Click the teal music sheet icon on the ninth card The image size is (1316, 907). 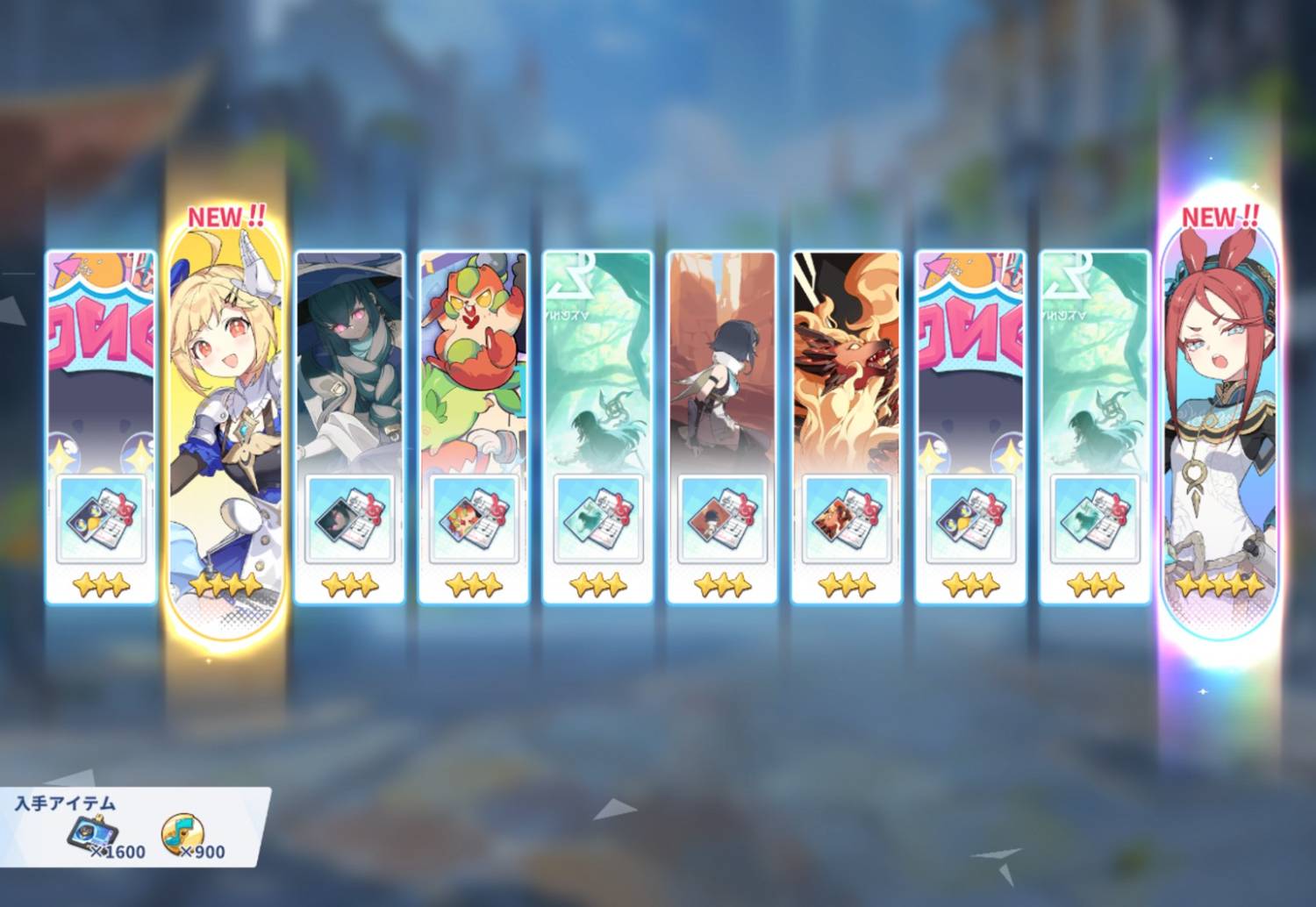click(x=1097, y=518)
